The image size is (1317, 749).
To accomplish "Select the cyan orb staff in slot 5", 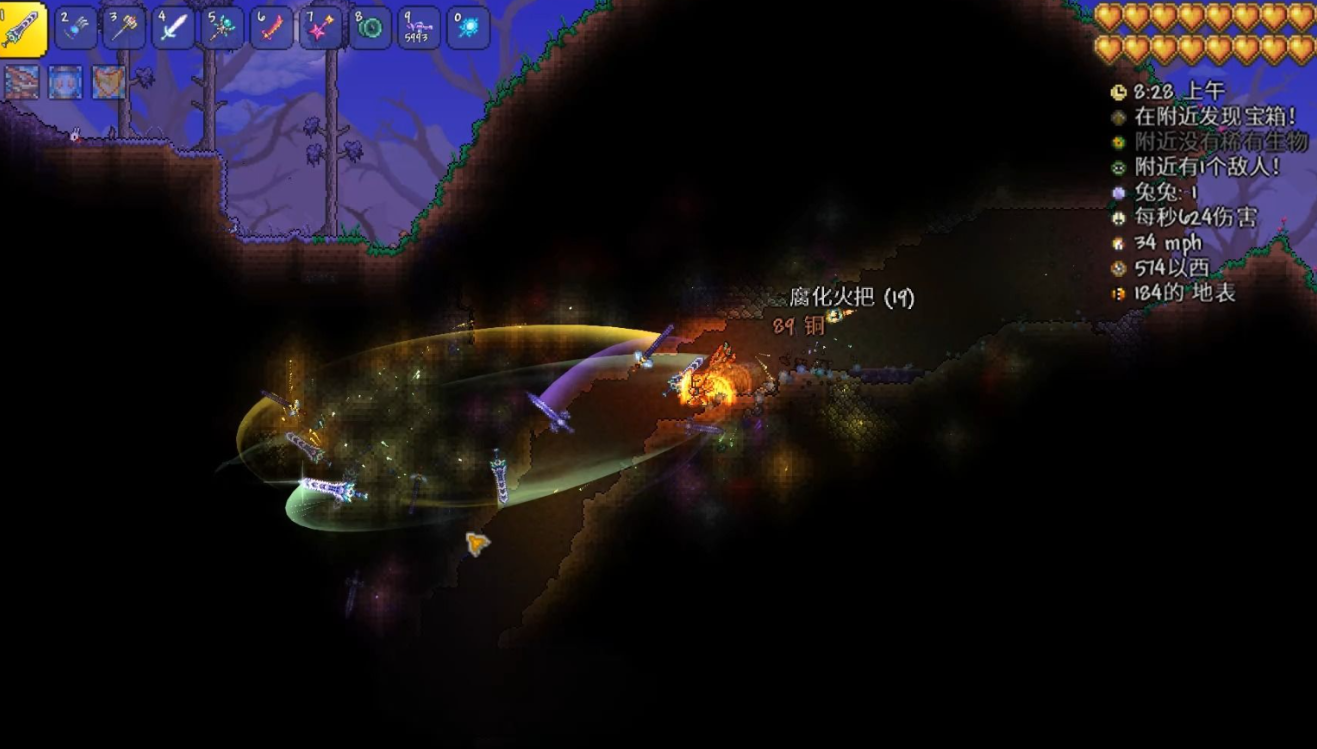I will click(223, 28).
